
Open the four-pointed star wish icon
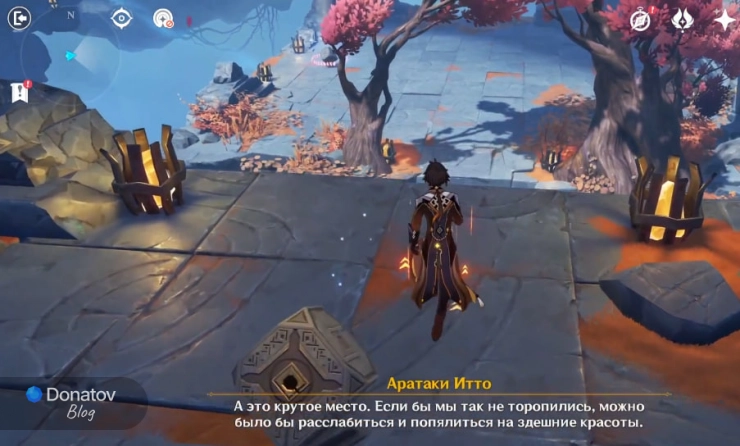(x=723, y=19)
